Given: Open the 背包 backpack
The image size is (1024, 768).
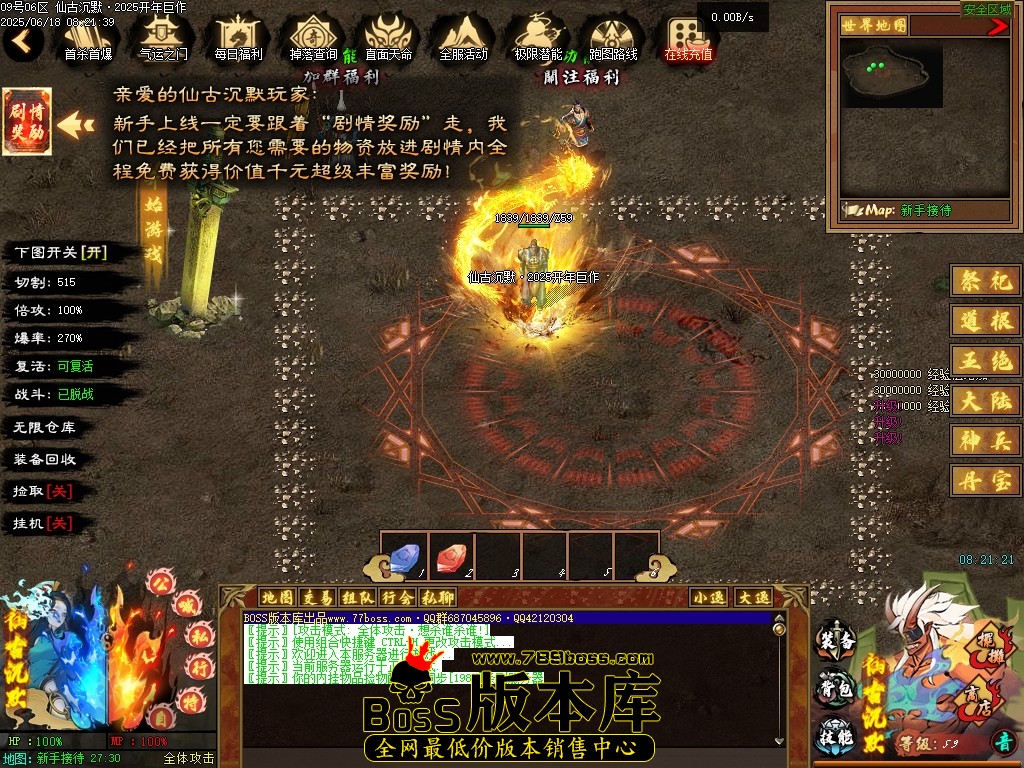Looking at the screenshot, I should [836, 688].
